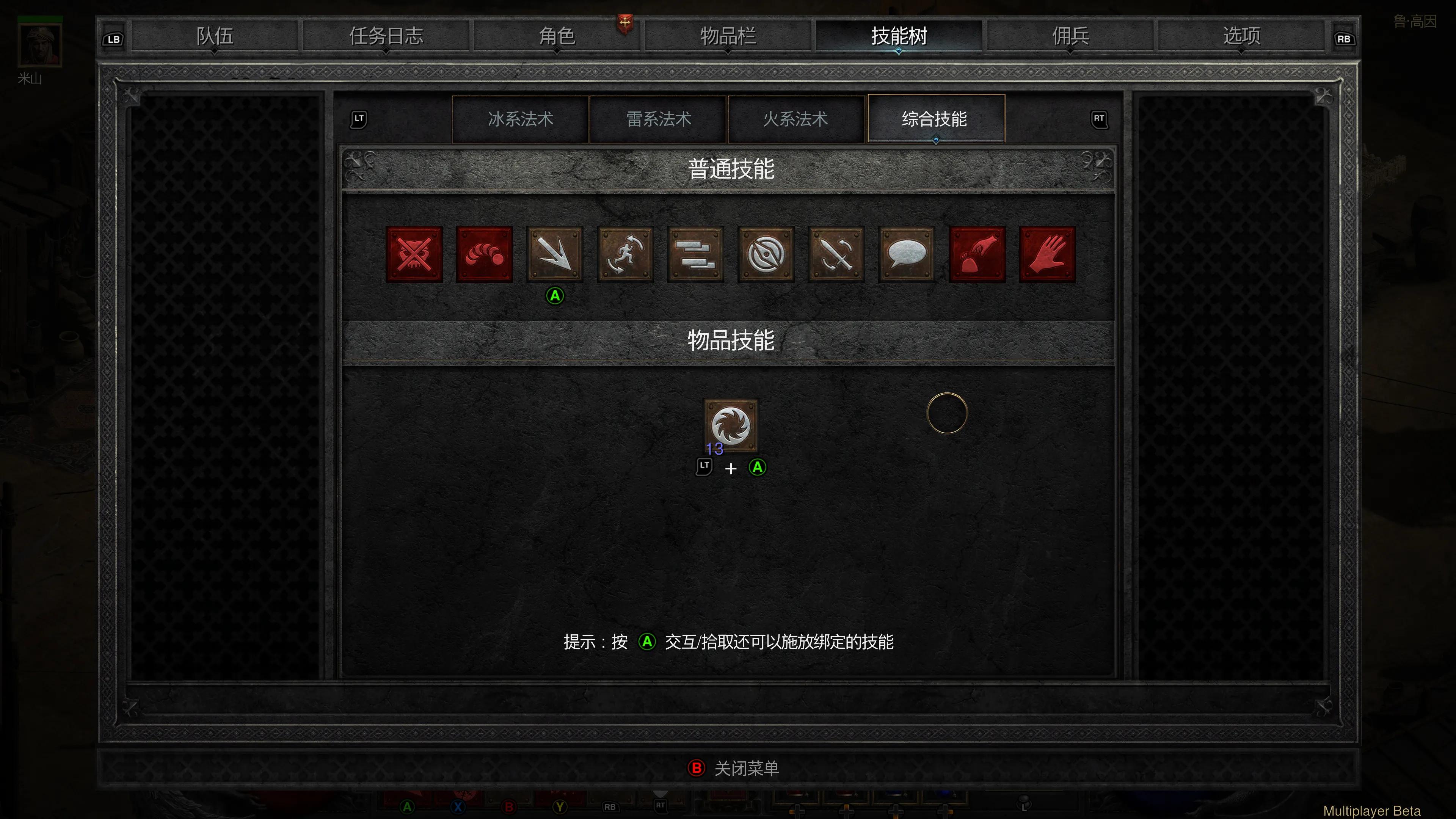Toggle the round dial skill icon
The image size is (1456, 819).
(x=765, y=254)
